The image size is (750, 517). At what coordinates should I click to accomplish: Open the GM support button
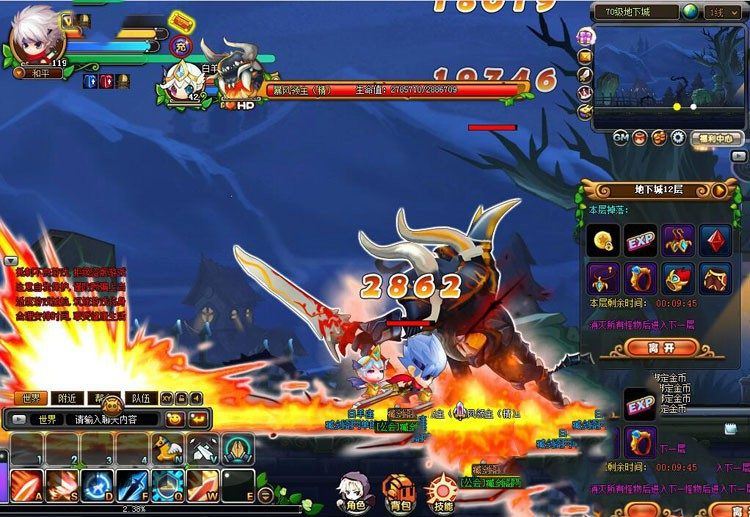[621, 137]
